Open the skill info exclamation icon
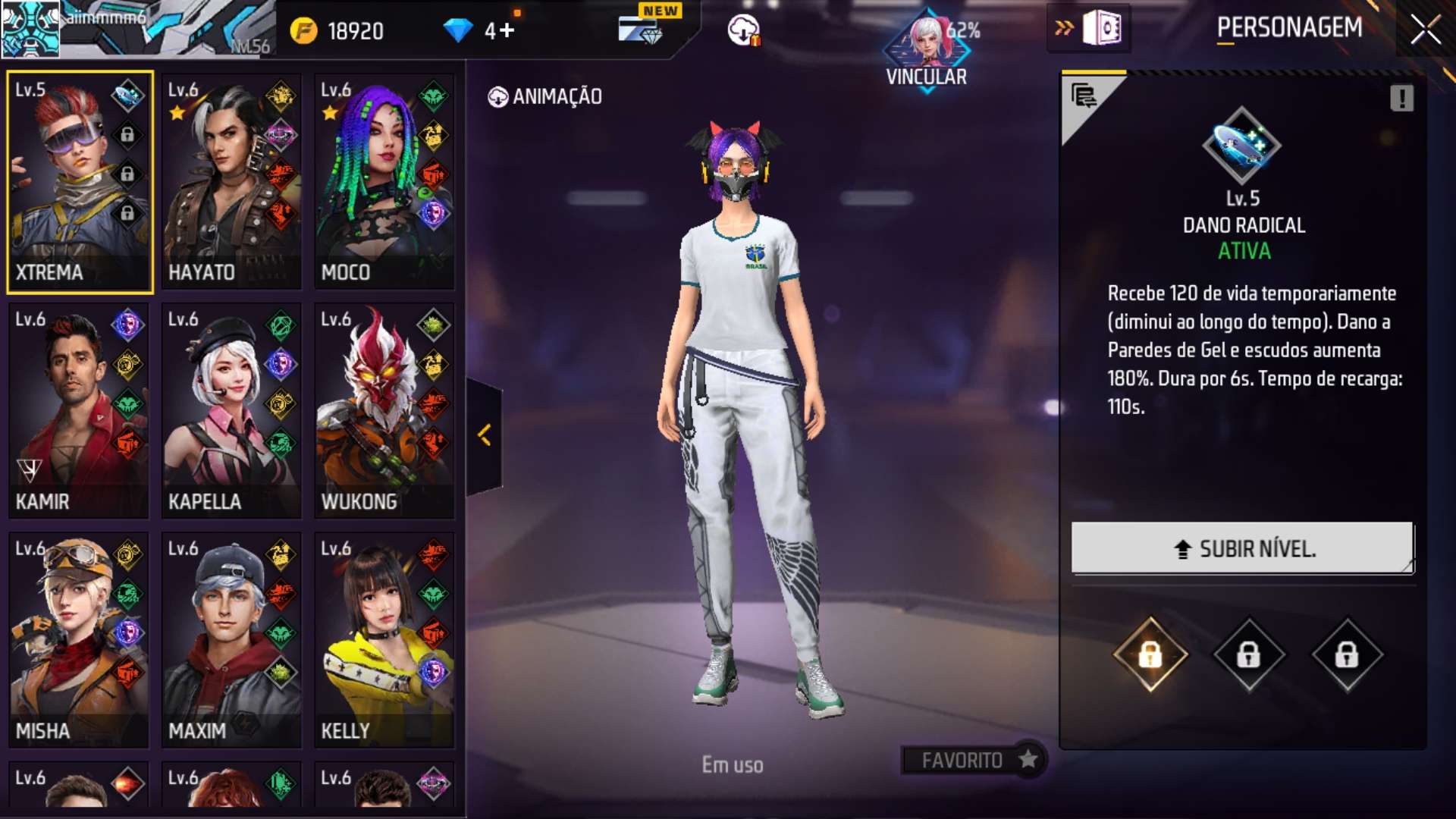Screen dimensions: 1456x819 1401,98
